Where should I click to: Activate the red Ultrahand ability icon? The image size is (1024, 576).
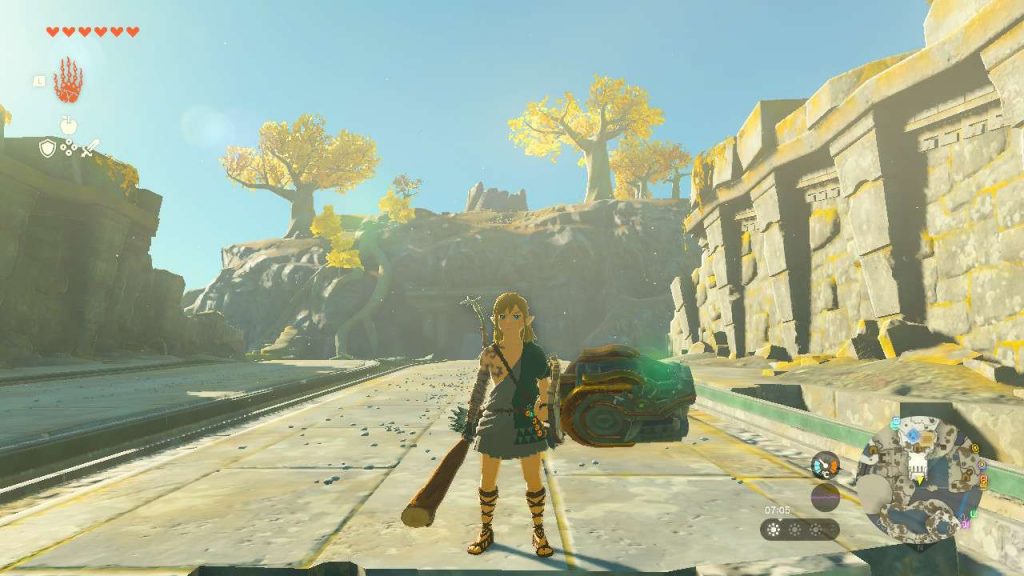(68, 81)
